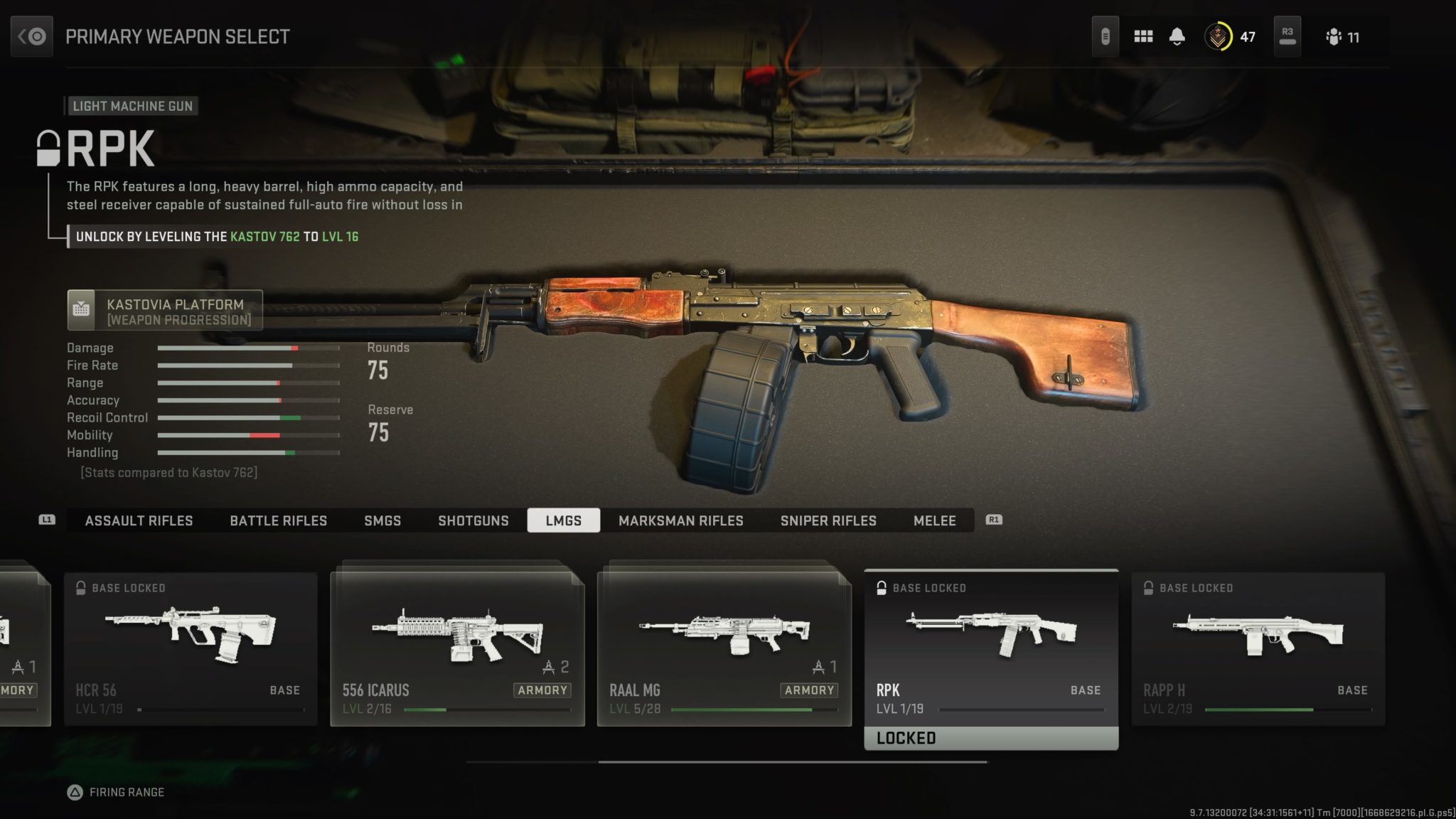Click the Kastovia Platform weapon progression icon
1456x819 pixels.
[82, 309]
